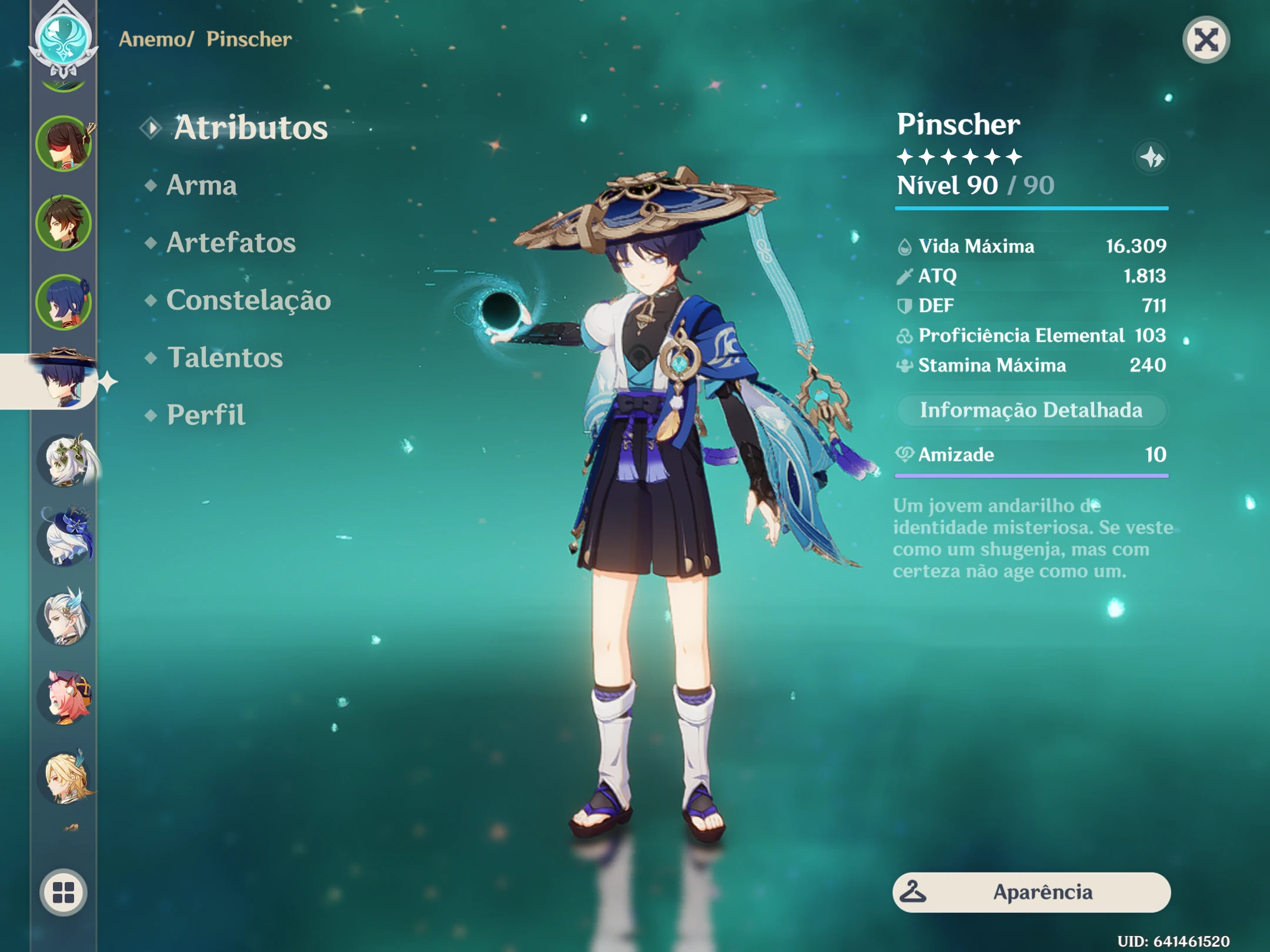Click the ATQ sword icon in the stats panel

(x=904, y=276)
